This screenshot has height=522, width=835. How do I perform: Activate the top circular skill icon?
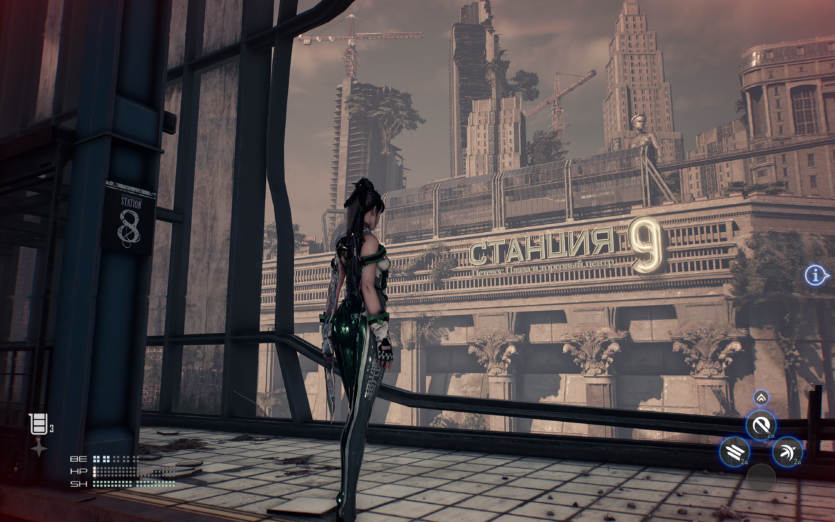click(x=761, y=425)
